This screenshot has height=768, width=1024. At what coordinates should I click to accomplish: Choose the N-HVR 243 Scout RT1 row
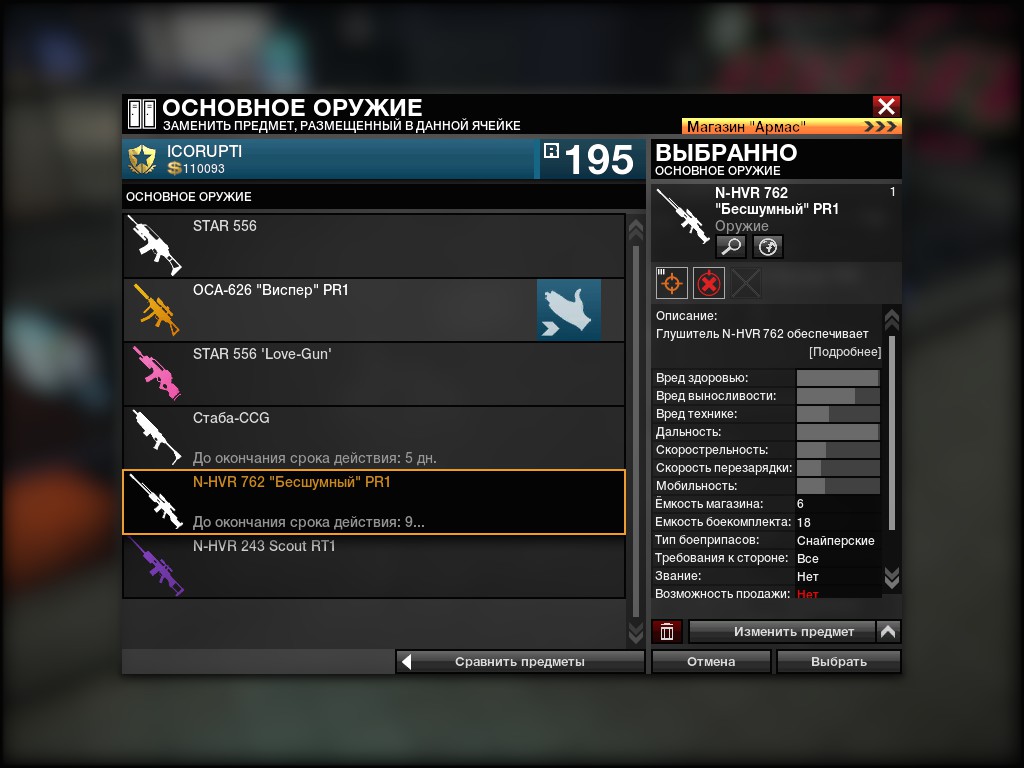pyautogui.click(x=374, y=567)
